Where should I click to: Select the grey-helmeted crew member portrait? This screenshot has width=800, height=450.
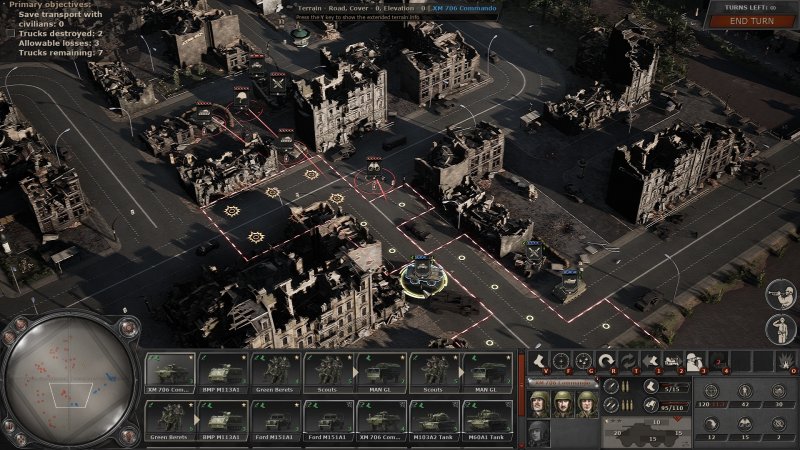coord(538,432)
